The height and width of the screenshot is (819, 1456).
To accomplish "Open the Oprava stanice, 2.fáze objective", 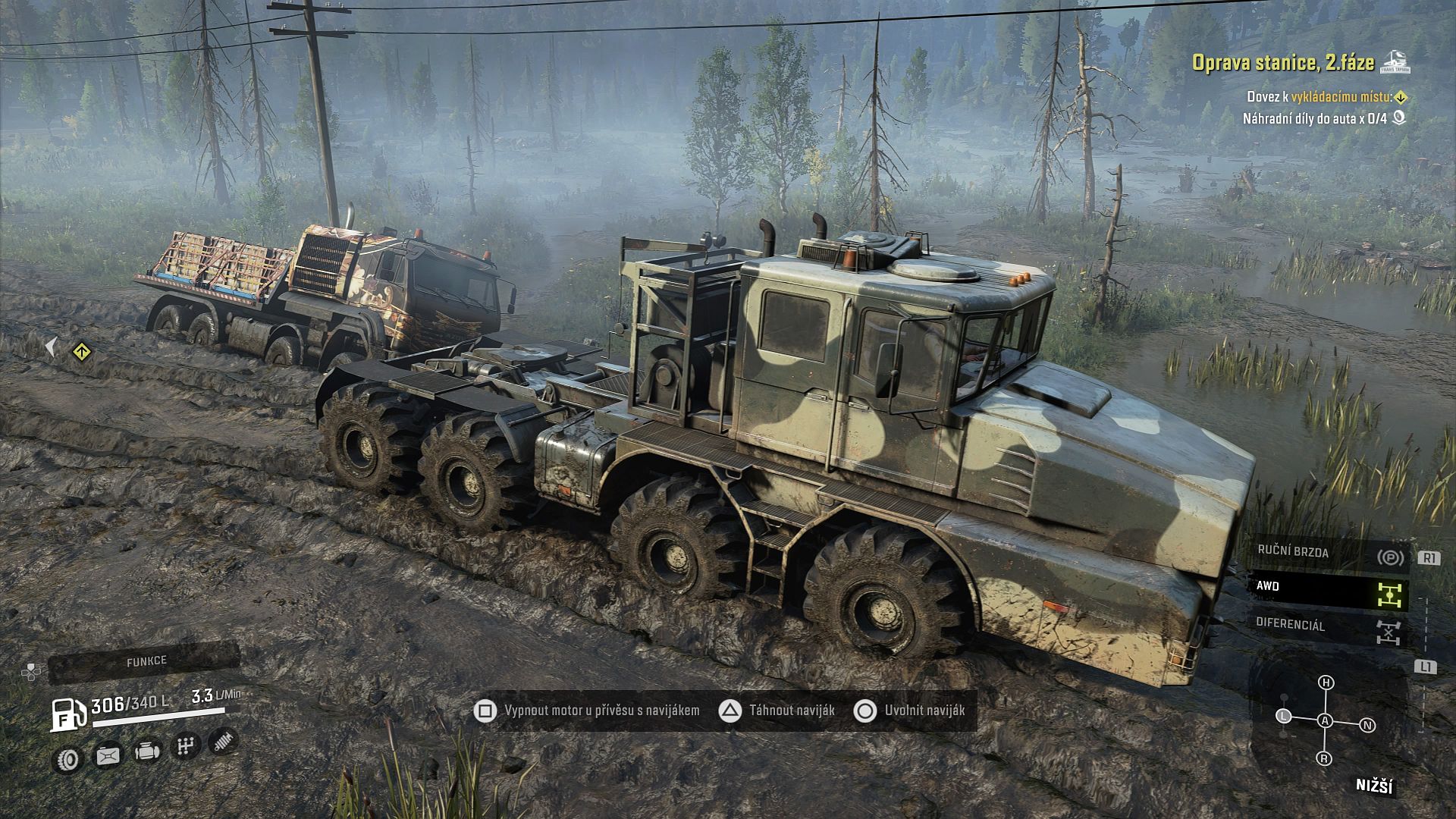I will [1283, 62].
